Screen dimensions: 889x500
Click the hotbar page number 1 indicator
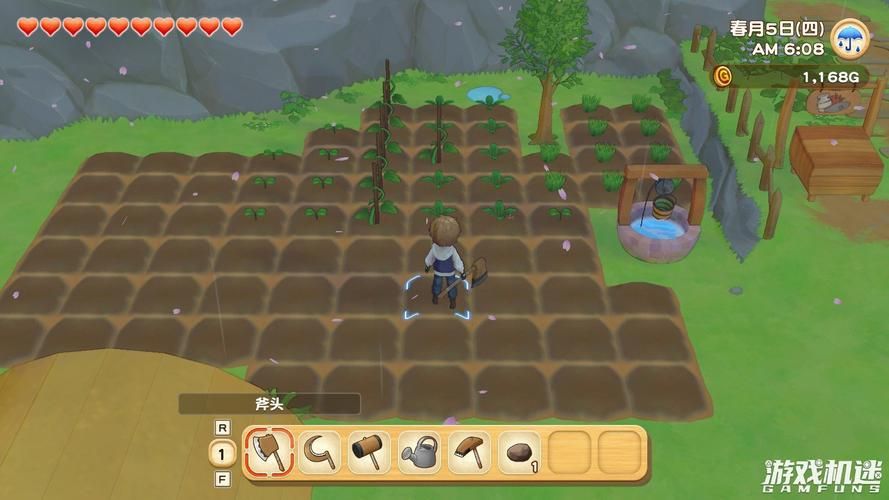coord(221,452)
